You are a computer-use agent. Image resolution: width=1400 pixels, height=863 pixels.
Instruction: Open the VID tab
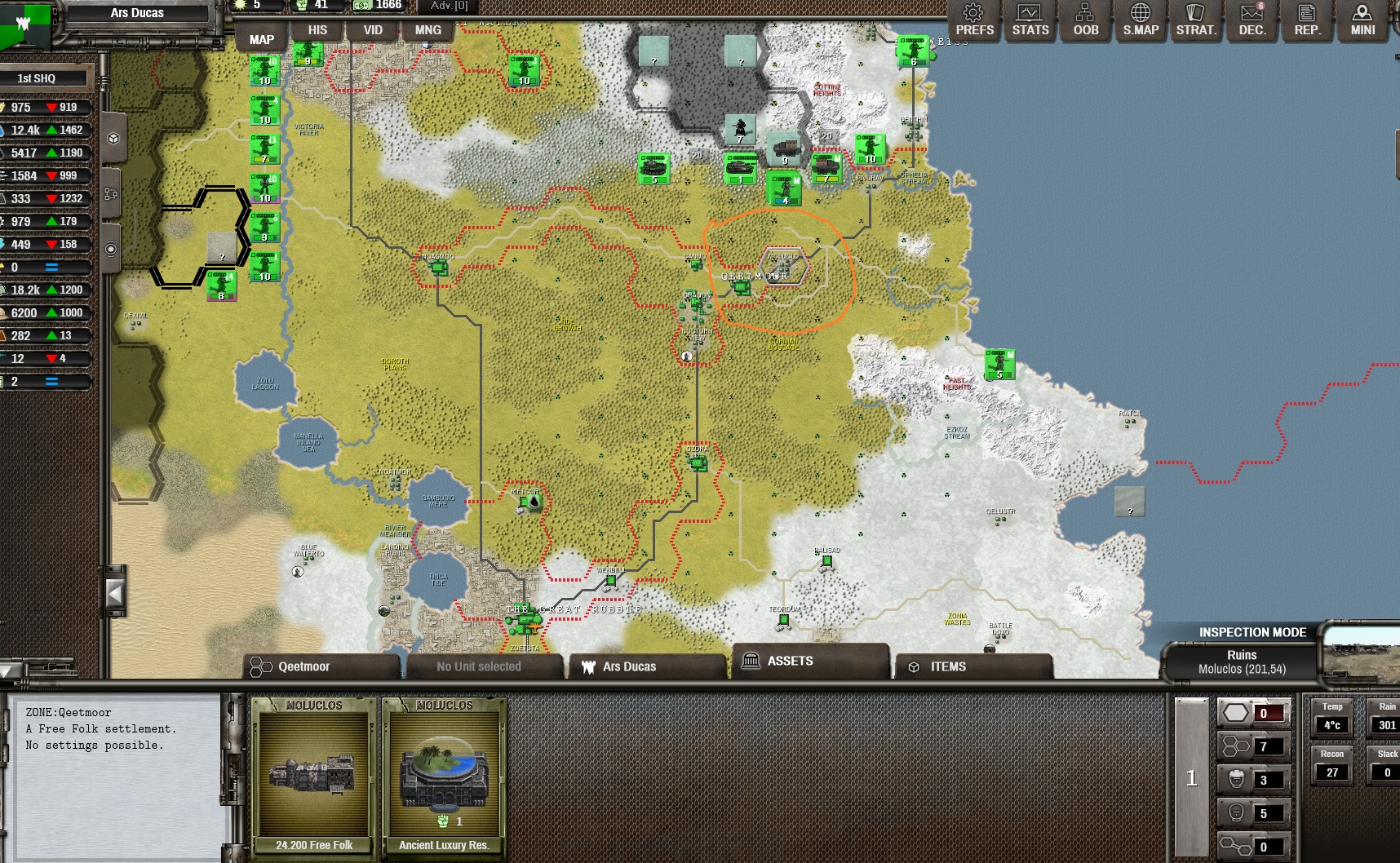point(373,30)
